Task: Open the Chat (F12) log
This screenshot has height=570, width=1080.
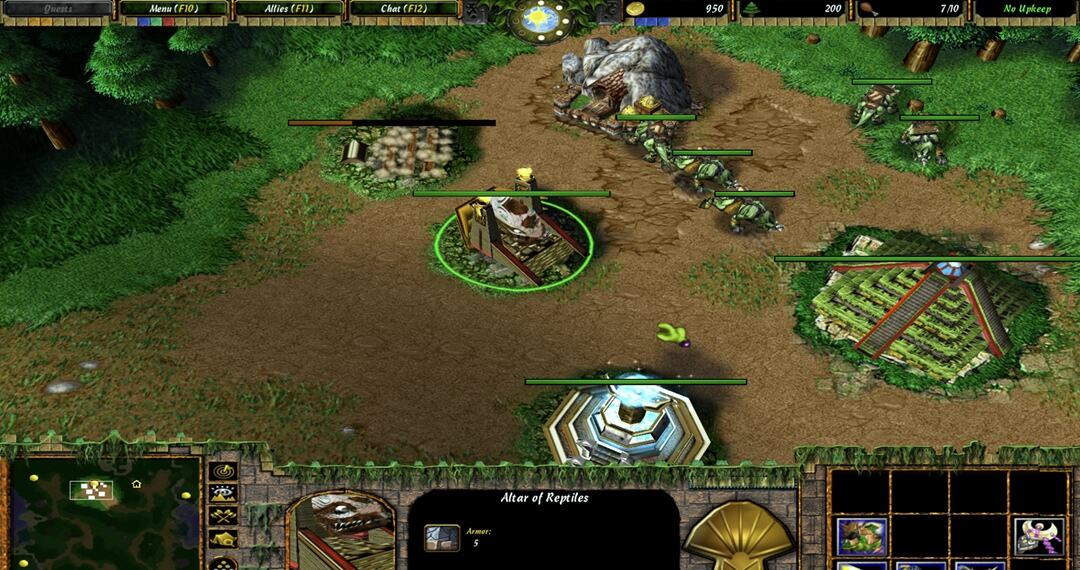Action: coord(403,9)
